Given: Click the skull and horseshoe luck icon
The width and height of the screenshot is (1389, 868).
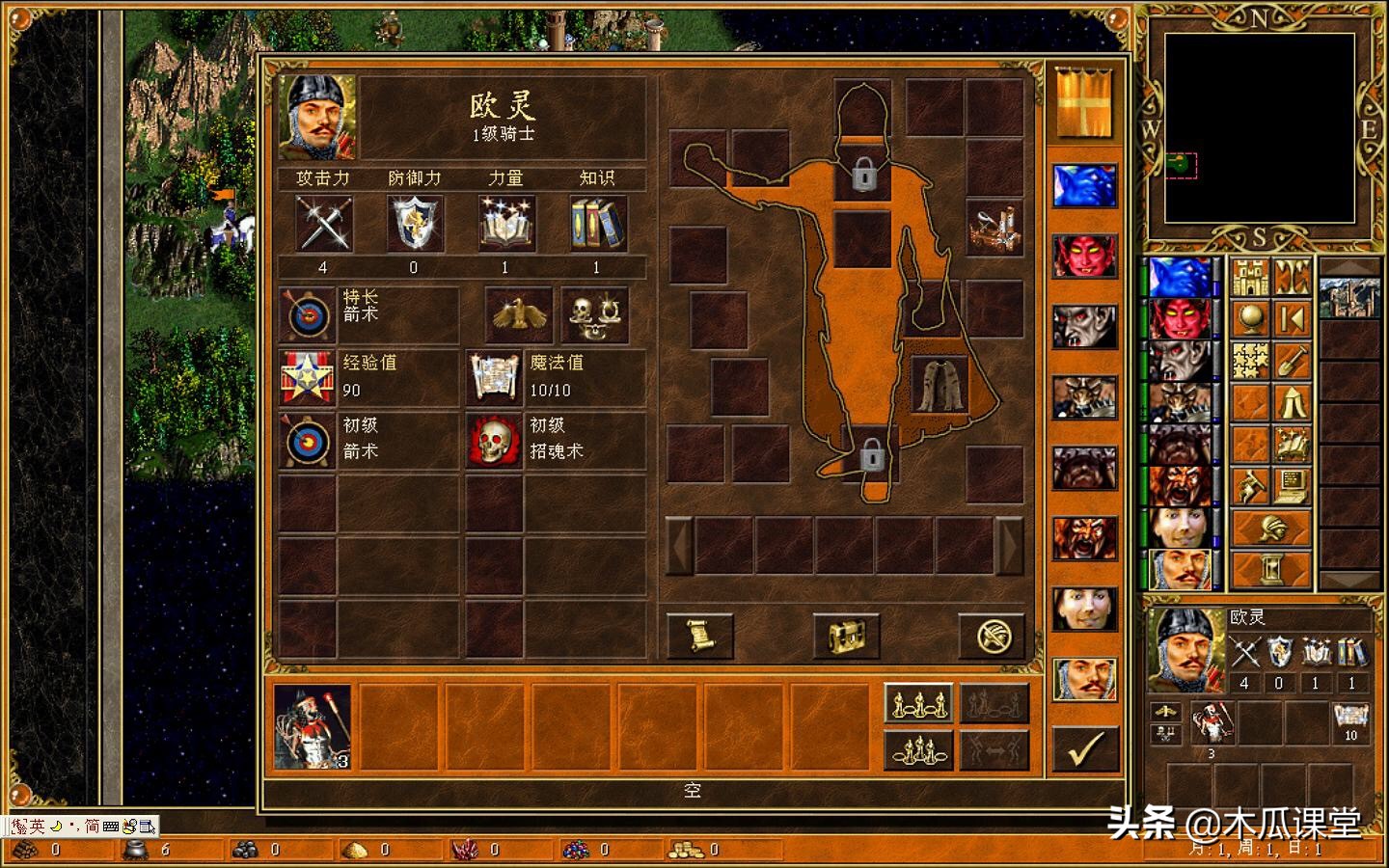Looking at the screenshot, I should (594, 314).
